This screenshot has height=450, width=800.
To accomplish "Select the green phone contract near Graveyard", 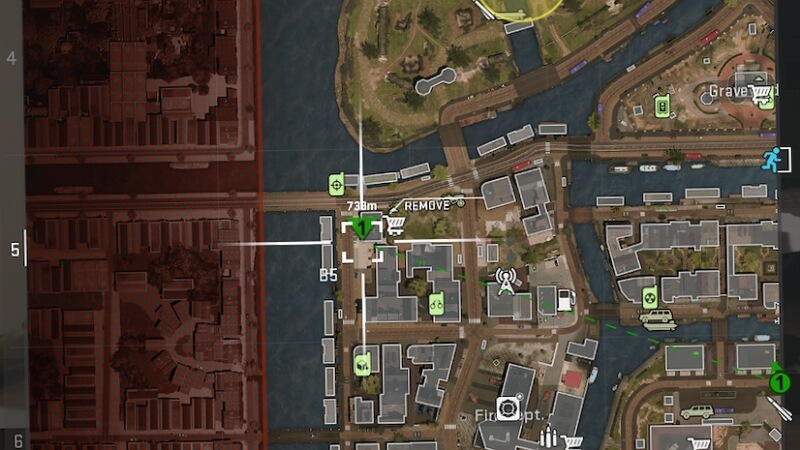I will (661, 105).
